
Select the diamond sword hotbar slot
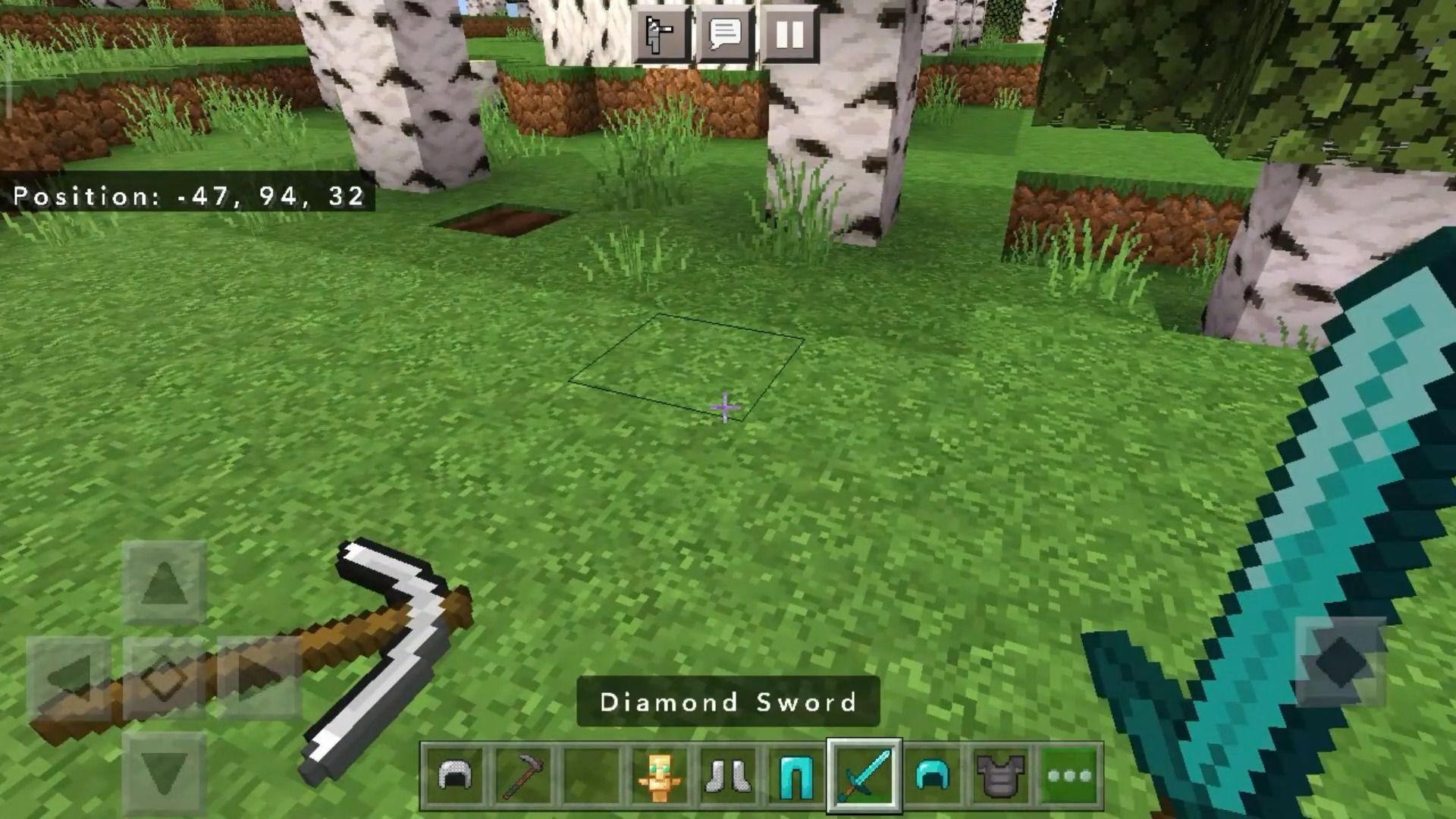(864, 776)
